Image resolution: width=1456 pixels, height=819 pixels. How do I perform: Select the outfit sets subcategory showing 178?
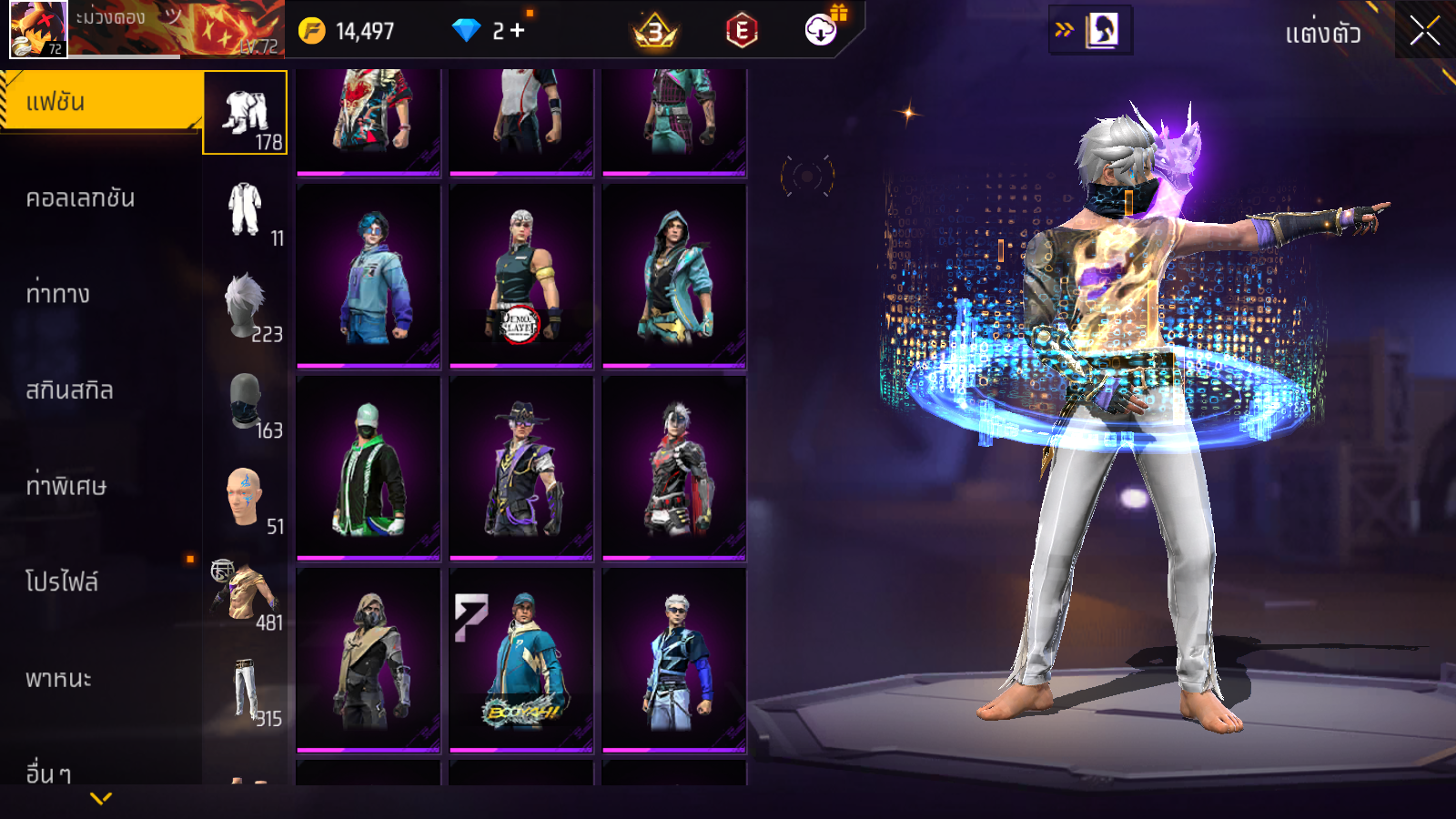pos(245,113)
